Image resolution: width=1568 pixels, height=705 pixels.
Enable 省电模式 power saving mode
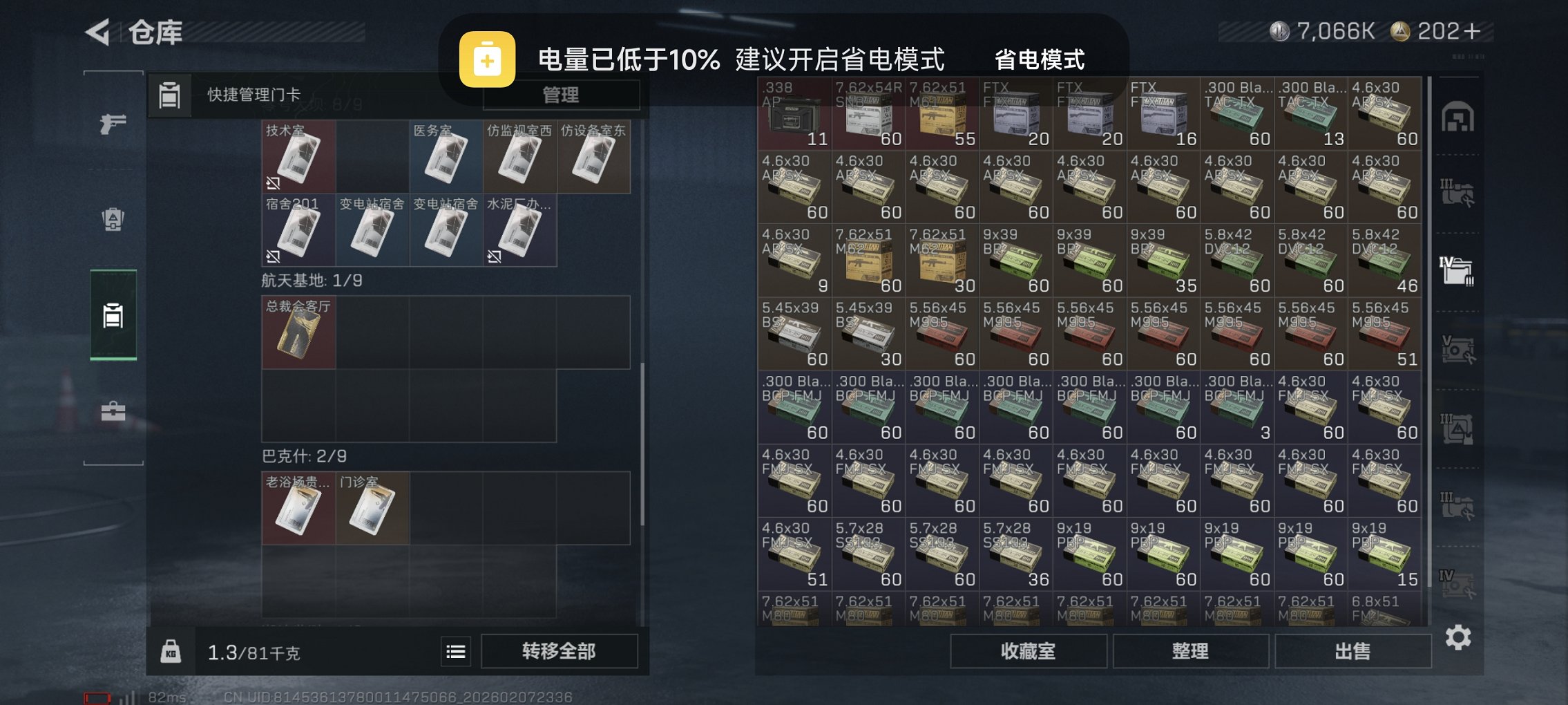pyautogui.click(x=1040, y=61)
